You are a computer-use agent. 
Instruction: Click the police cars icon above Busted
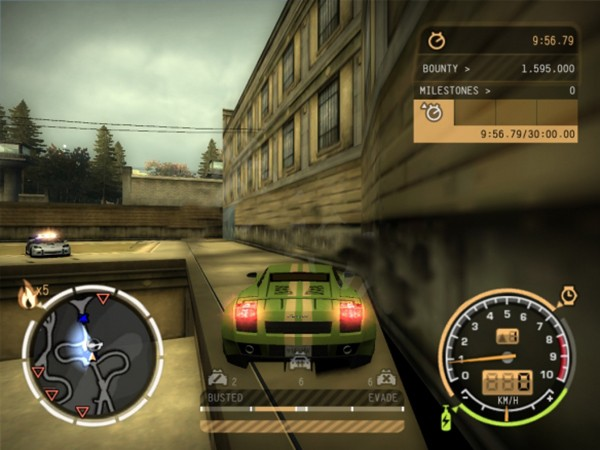point(217,379)
